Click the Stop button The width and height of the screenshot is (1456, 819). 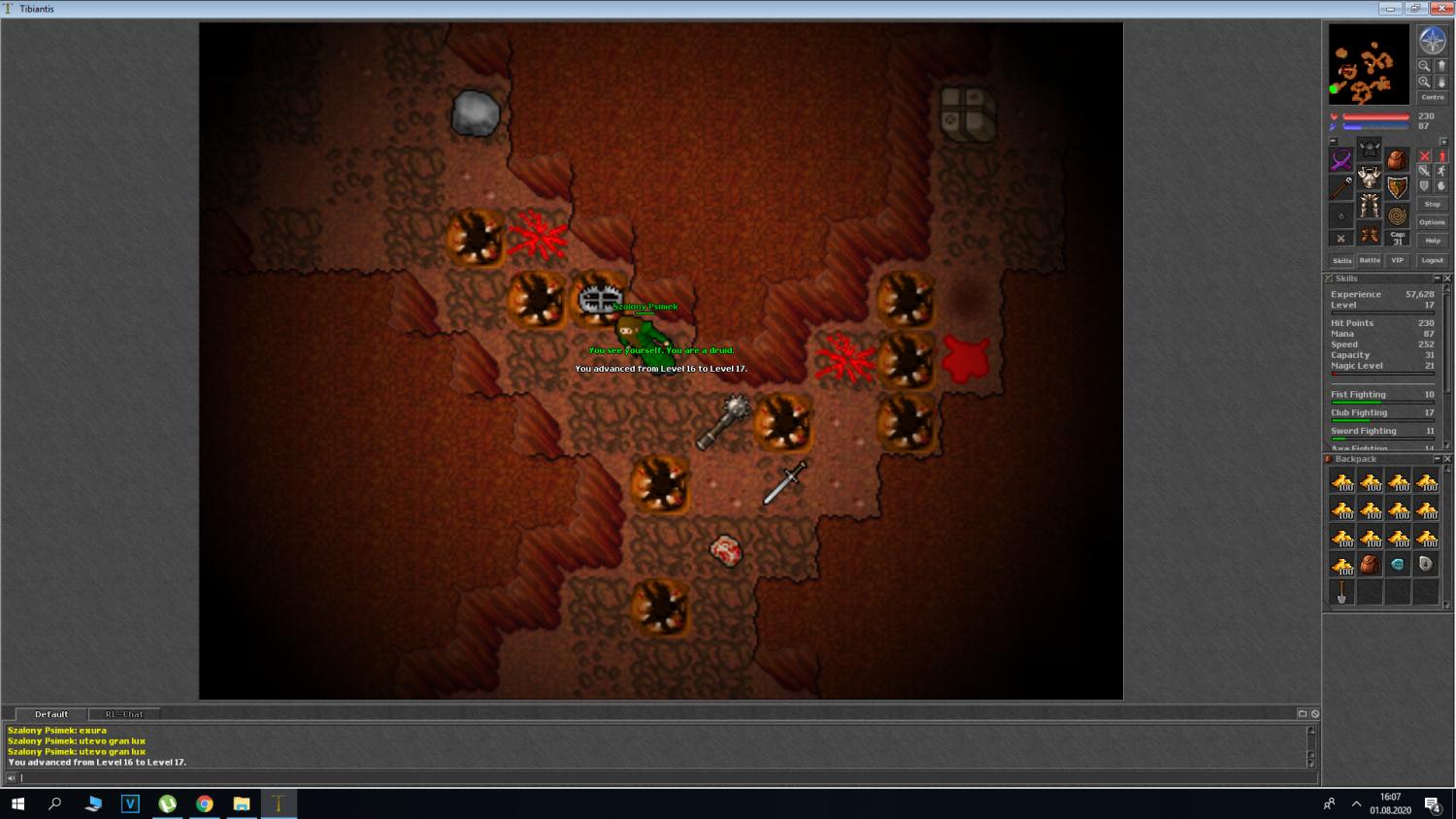1432,204
